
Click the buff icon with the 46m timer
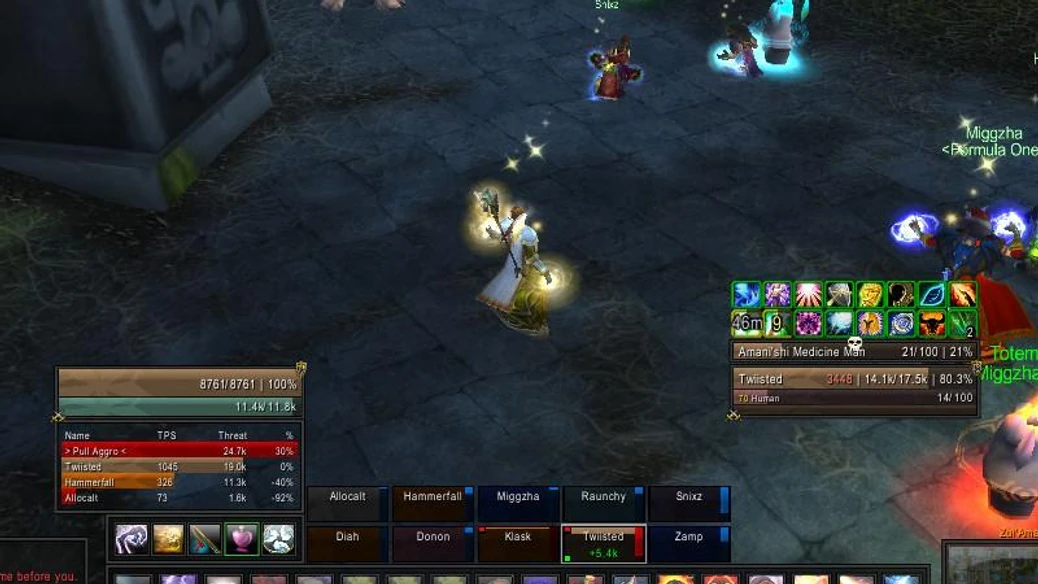click(x=746, y=324)
